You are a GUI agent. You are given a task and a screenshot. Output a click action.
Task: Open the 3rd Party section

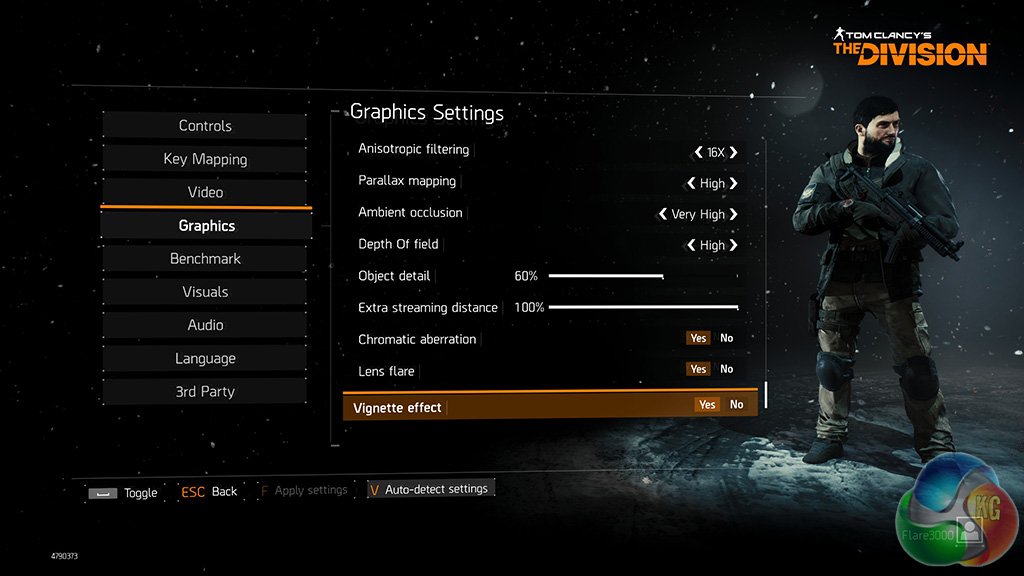pyautogui.click(x=205, y=392)
